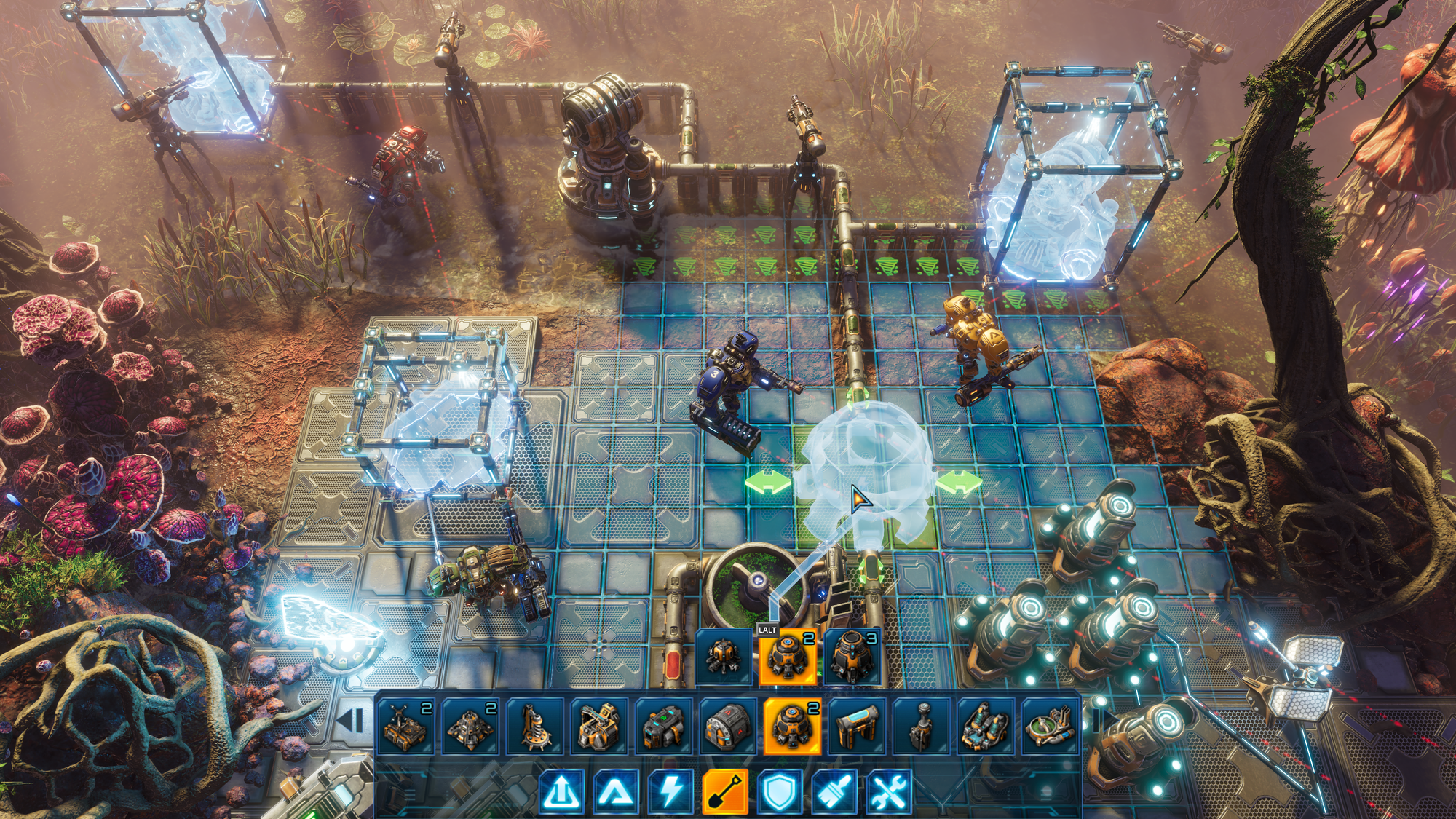Viewport: 1456px width, 819px height.
Task: Open the wrench and screwdriver tools category
Action: click(x=889, y=791)
